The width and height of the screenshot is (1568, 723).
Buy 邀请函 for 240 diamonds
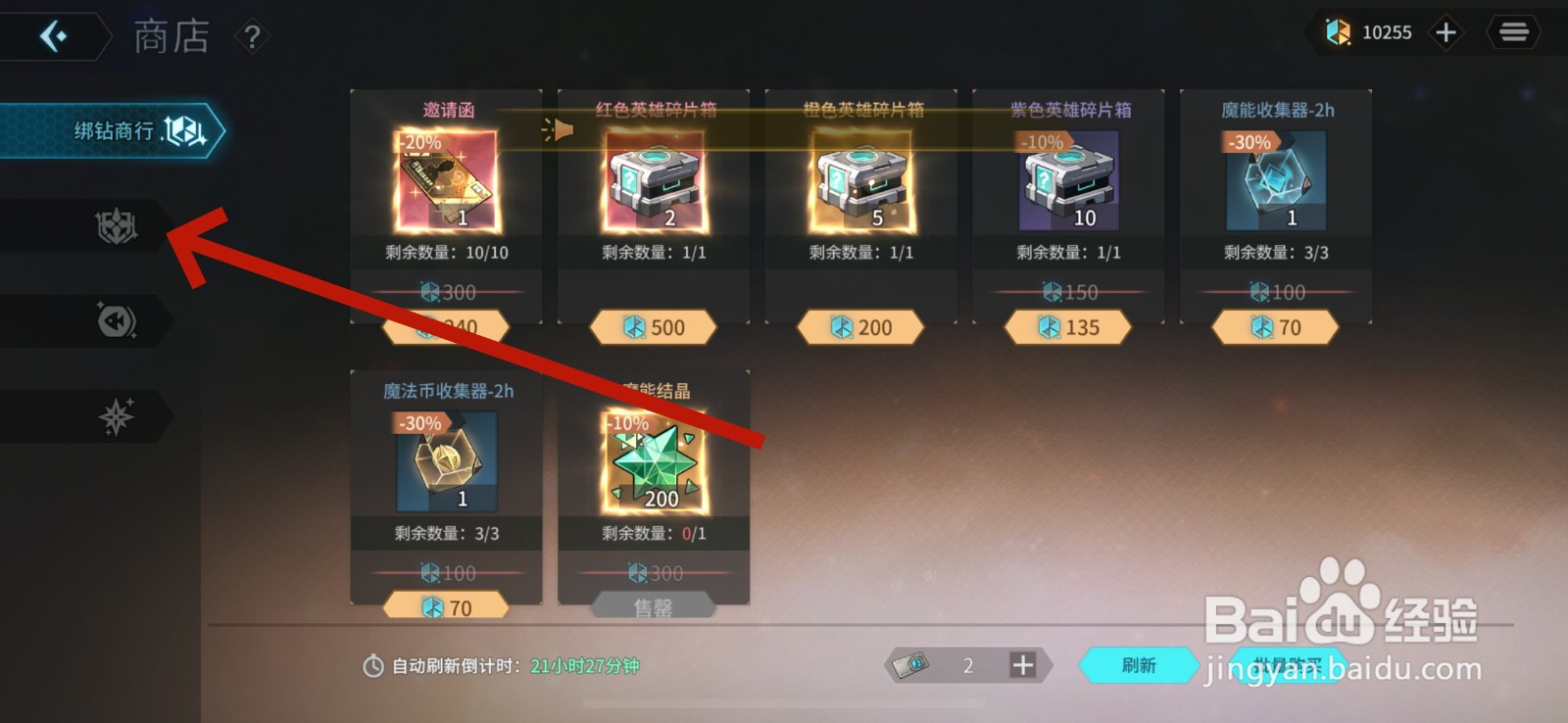[x=446, y=327]
